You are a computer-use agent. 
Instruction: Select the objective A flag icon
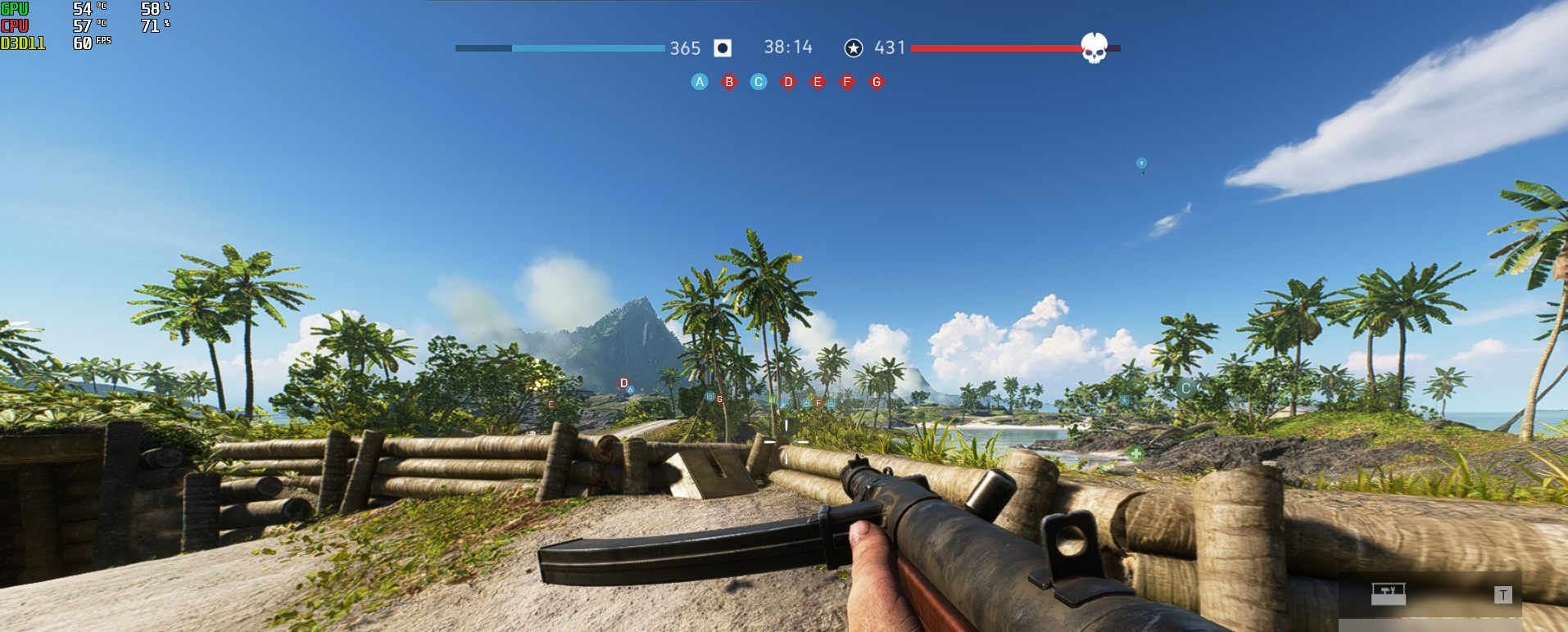(700, 82)
